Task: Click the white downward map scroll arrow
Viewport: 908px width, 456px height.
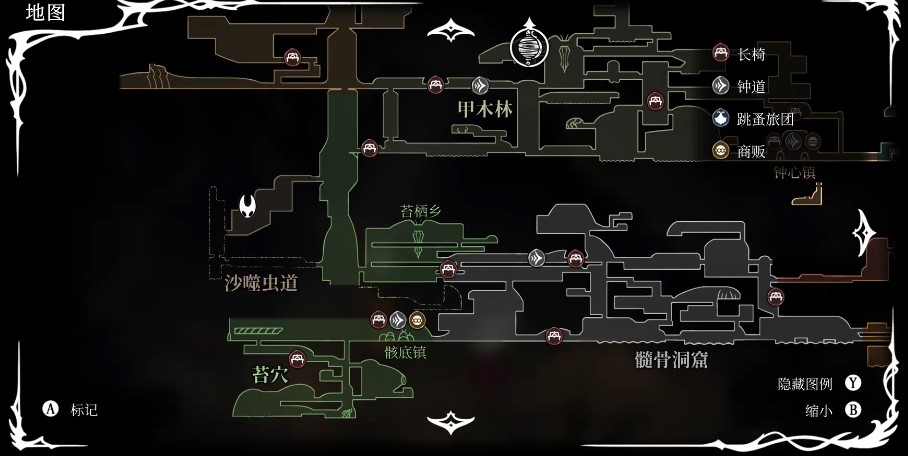Action: (451, 422)
